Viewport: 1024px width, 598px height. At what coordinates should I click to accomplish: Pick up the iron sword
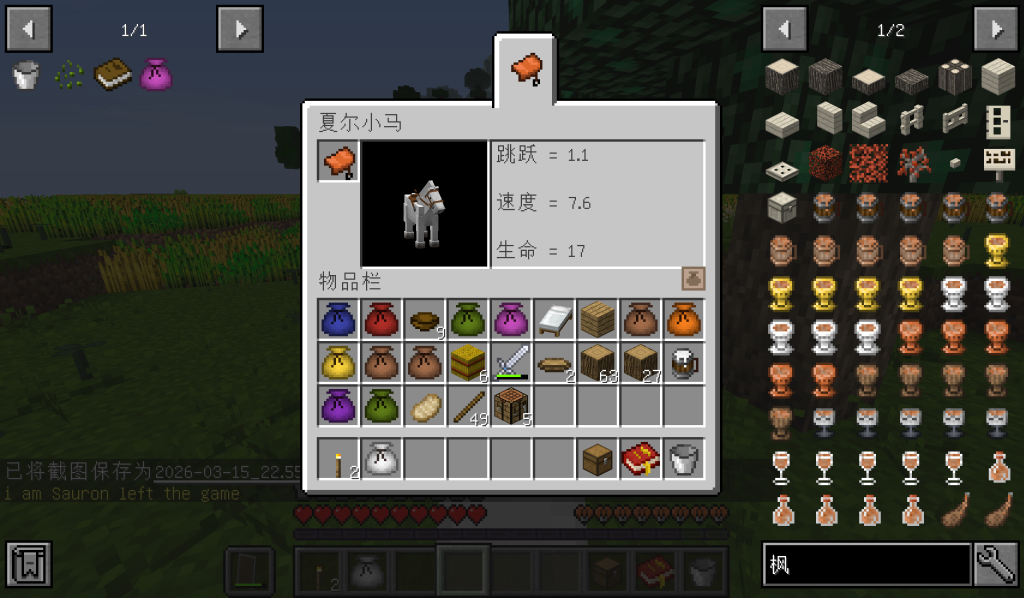coord(511,362)
